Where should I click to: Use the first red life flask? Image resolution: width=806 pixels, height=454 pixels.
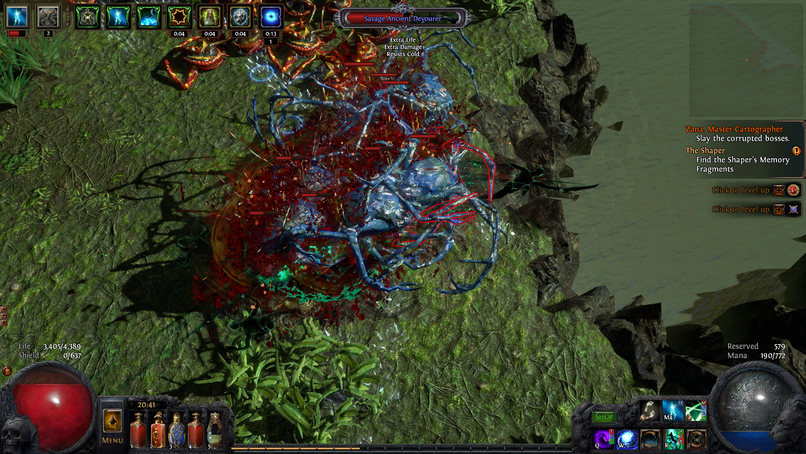[x=138, y=431]
